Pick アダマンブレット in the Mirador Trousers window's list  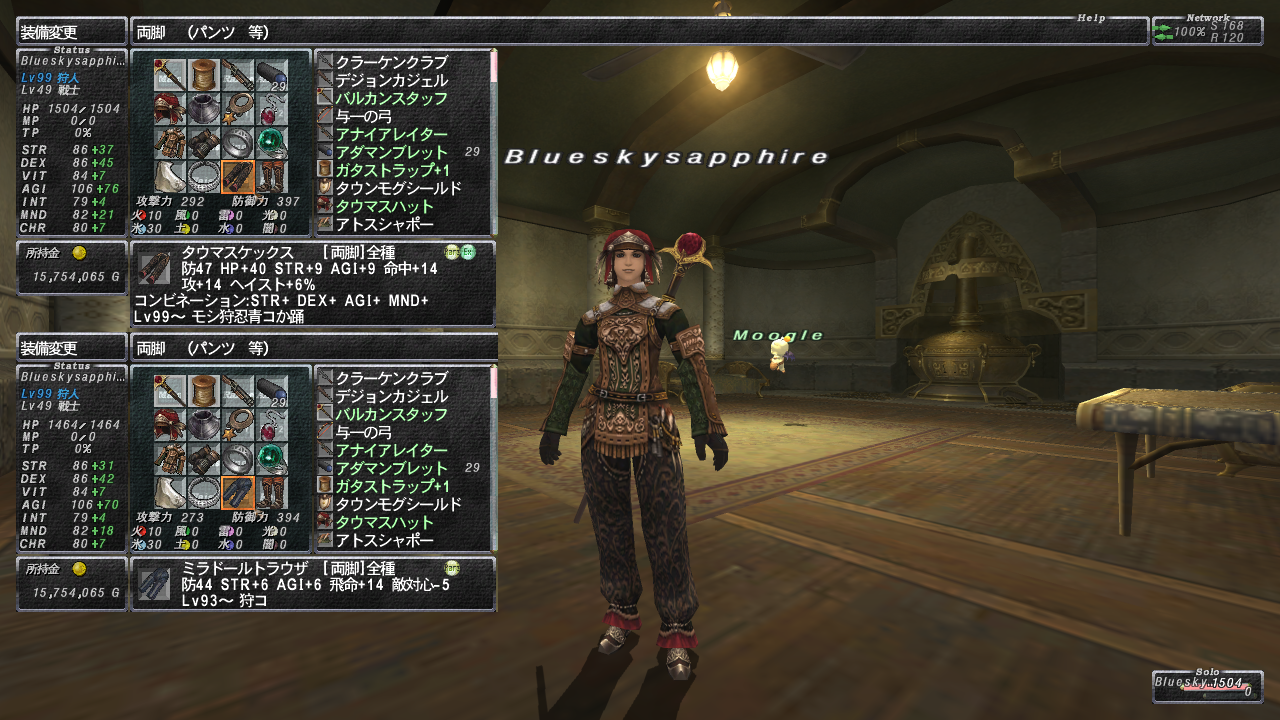point(391,468)
